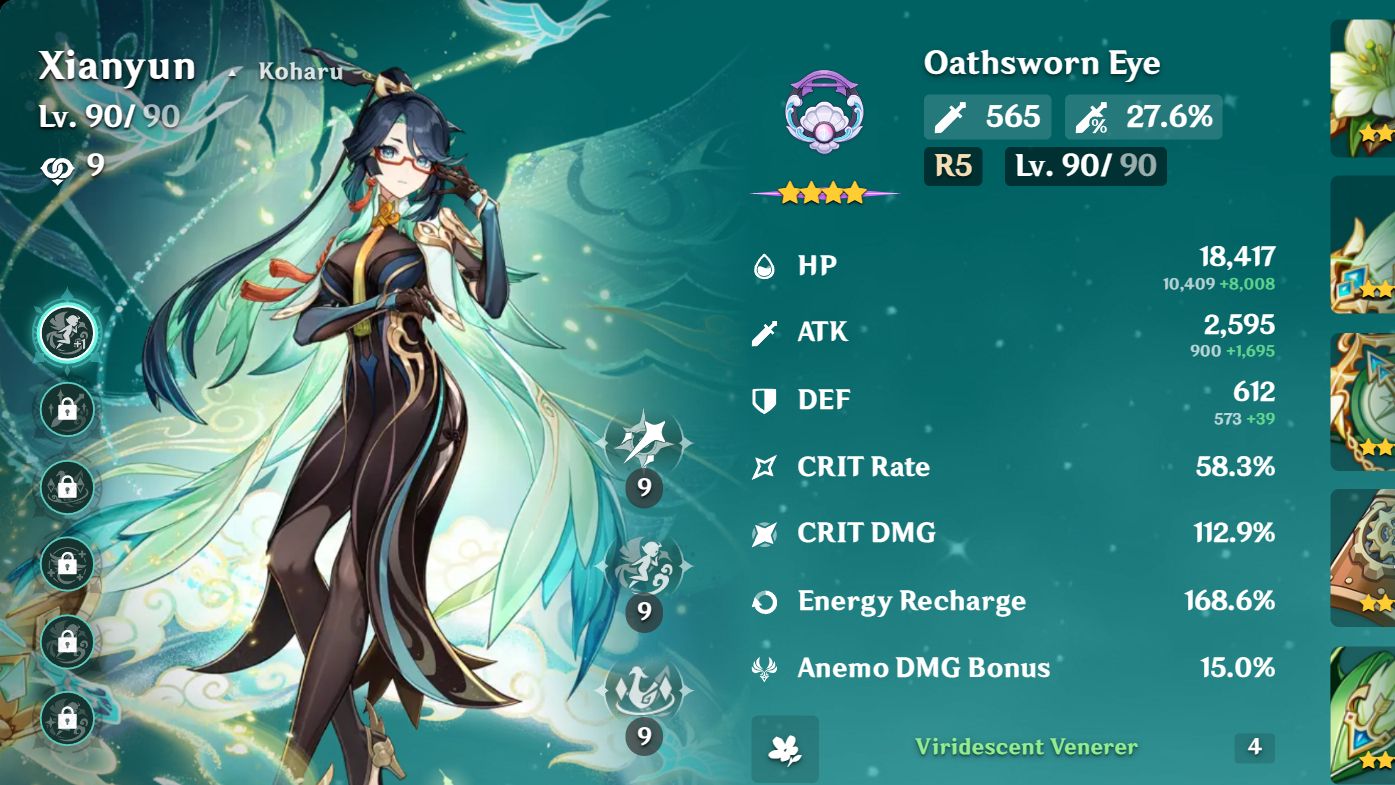This screenshot has width=1395, height=785.
Task: Click the Energy Recharge stat icon
Action: tap(764, 600)
